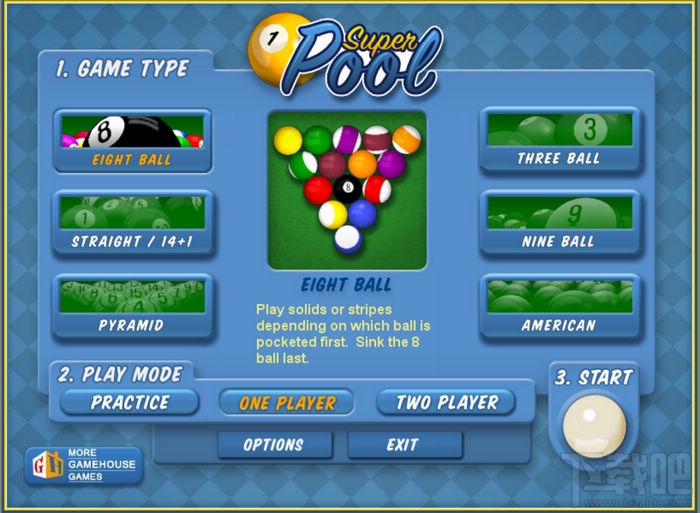Click the Exit button
The height and width of the screenshot is (513, 700).
click(403, 444)
